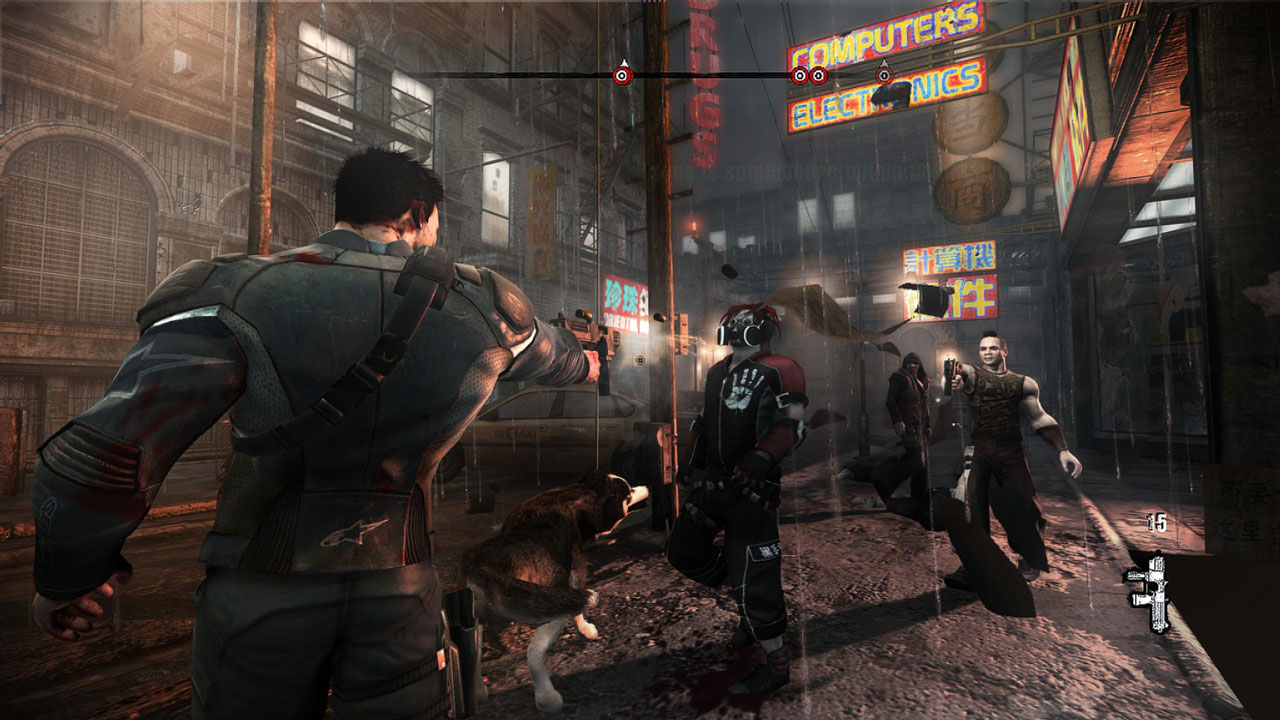Screen dimensions: 1280x720
Task: Click the white arrow above the left threat indicator
Action: click(x=622, y=62)
